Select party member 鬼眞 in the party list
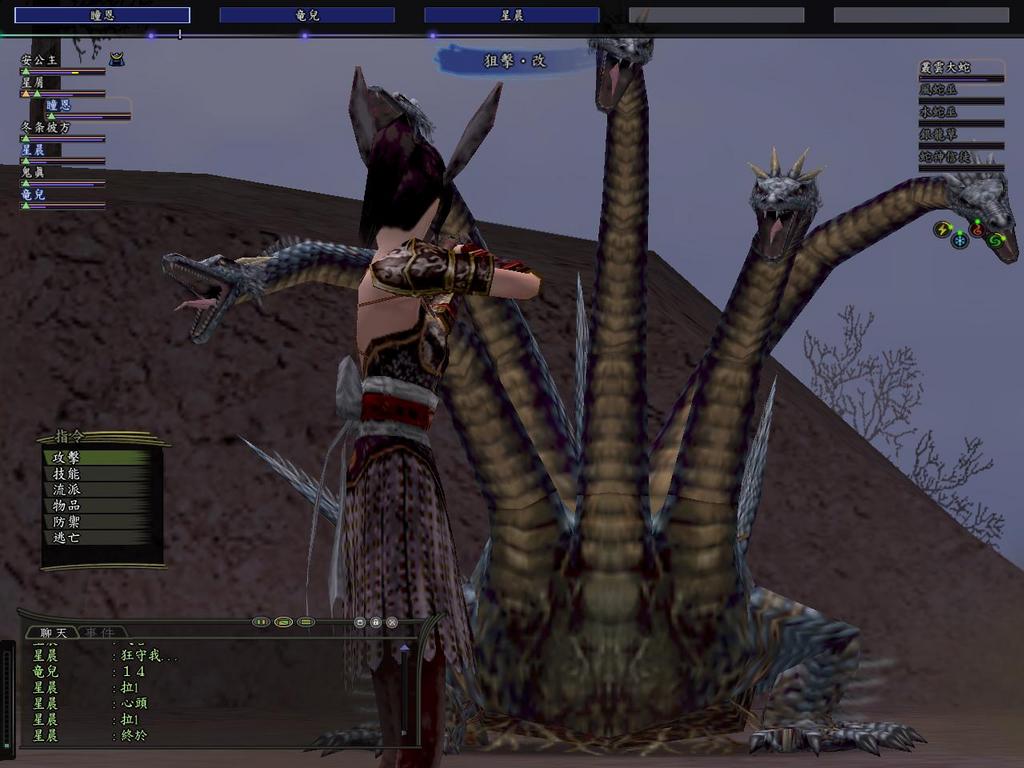Viewport: 1024px width, 768px height. 34,172
